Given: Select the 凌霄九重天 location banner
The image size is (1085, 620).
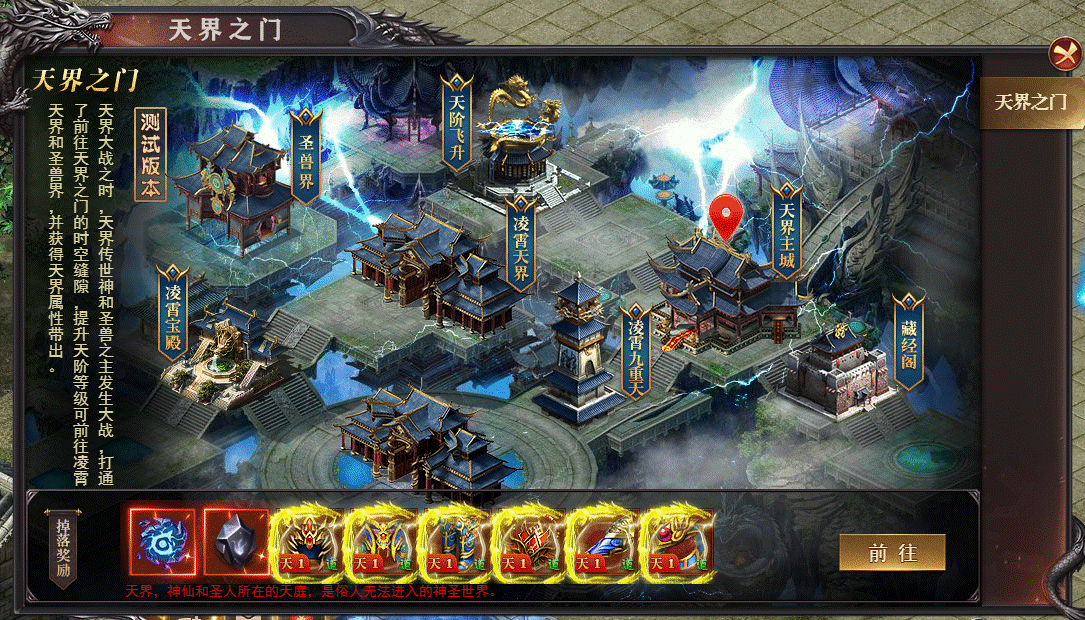Looking at the screenshot, I should [x=636, y=350].
